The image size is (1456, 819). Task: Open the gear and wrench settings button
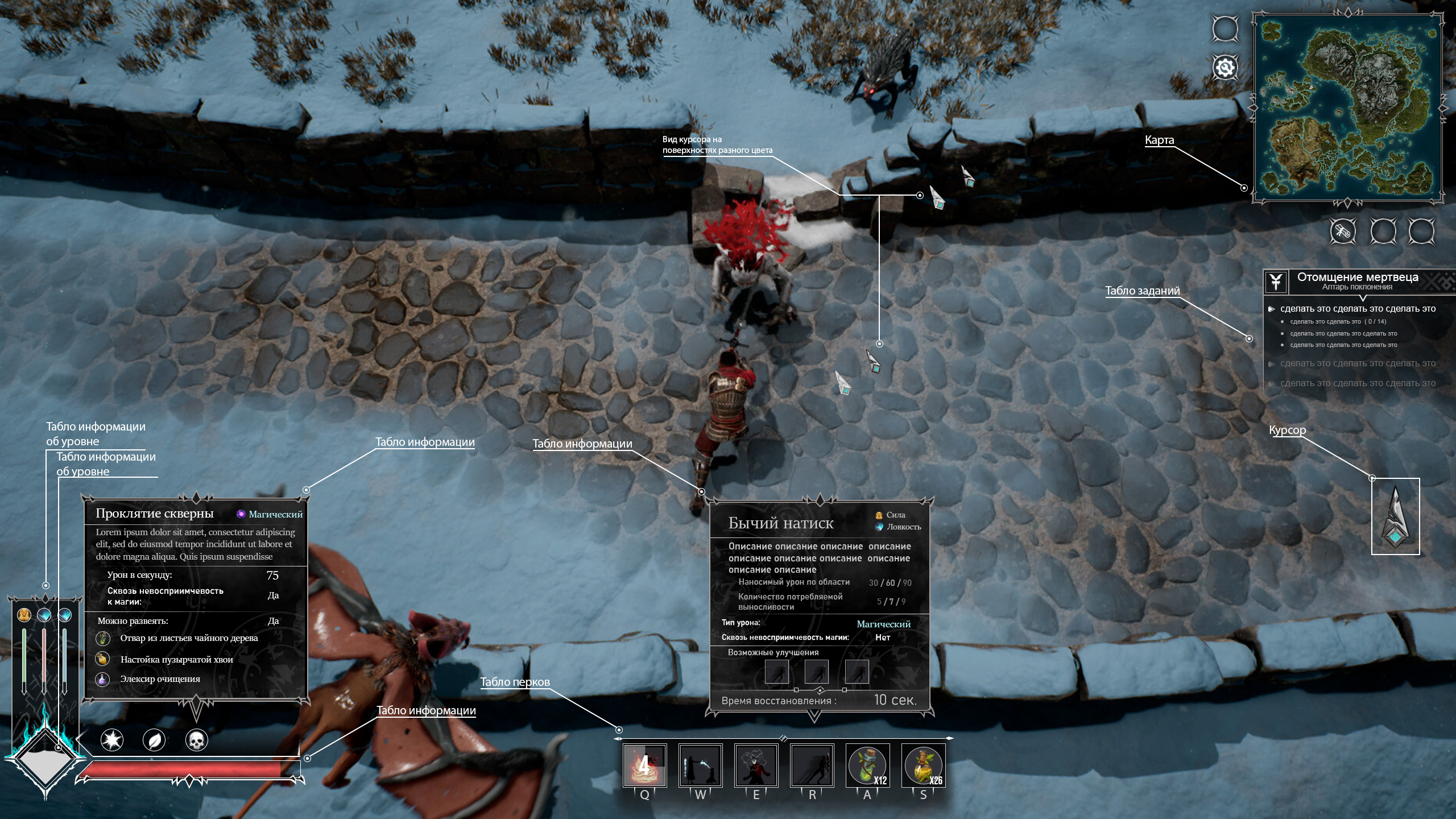(x=1225, y=68)
